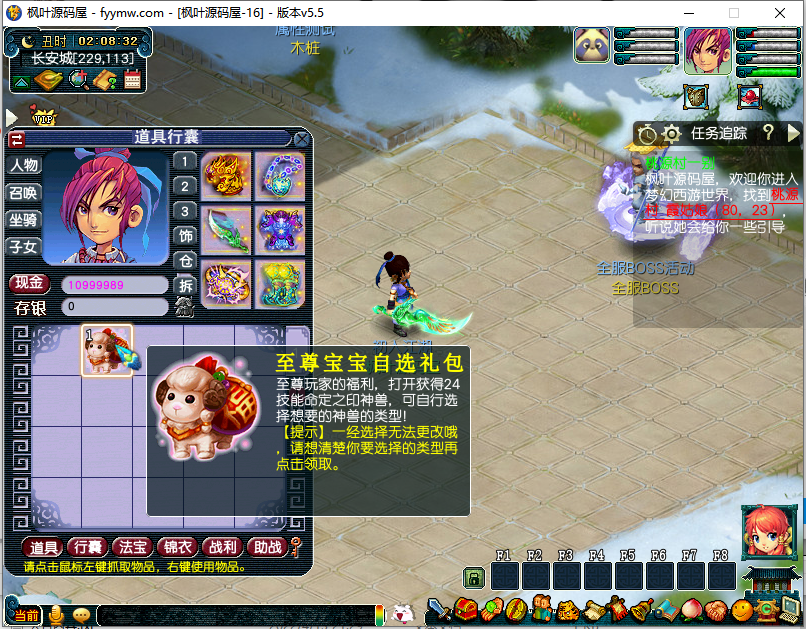Open the 饰 accessories button
Image resolution: width=806 pixels, height=629 pixels.
(185, 236)
